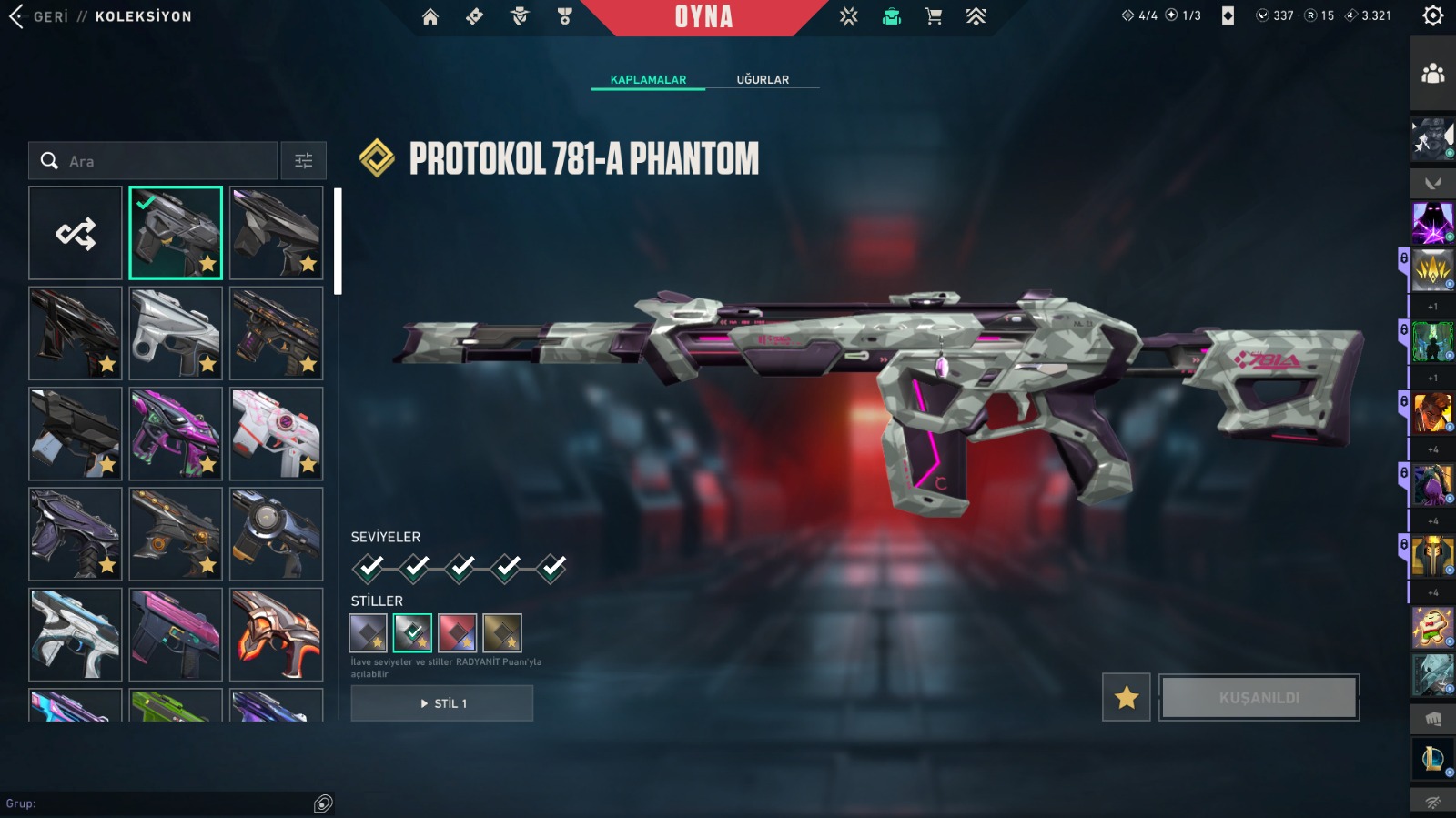Select the orange flame phantom skin
The image size is (1456, 818).
click(277, 634)
